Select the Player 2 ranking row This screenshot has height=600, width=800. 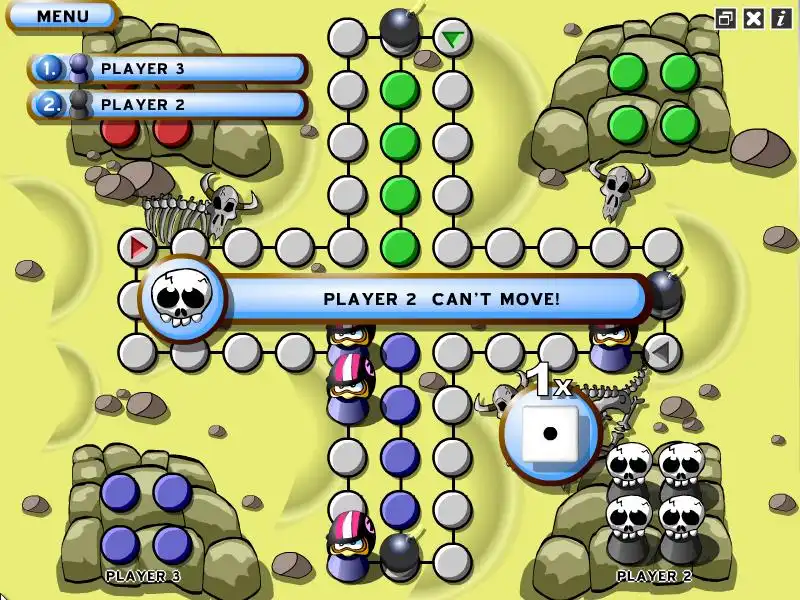[168, 104]
